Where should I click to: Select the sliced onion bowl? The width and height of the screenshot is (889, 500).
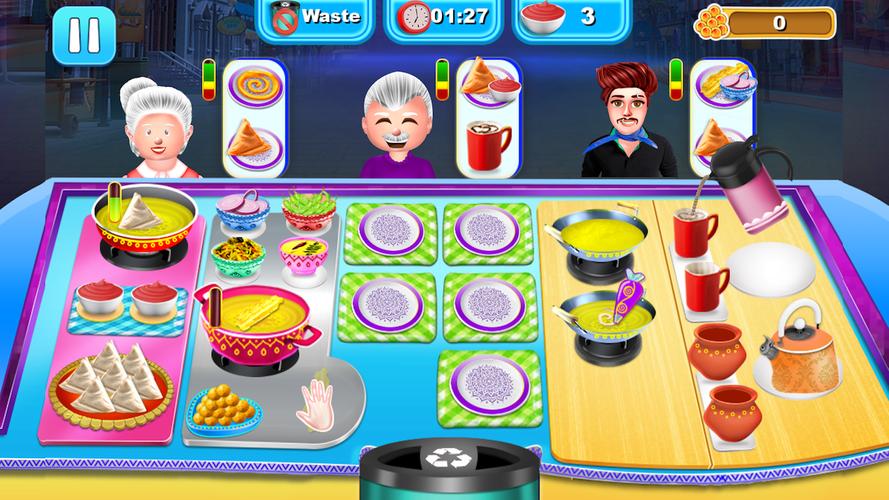pos(242,210)
